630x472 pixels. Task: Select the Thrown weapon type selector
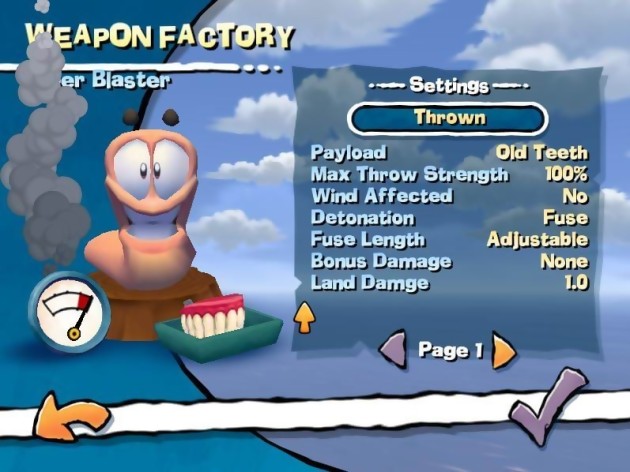pos(448,118)
